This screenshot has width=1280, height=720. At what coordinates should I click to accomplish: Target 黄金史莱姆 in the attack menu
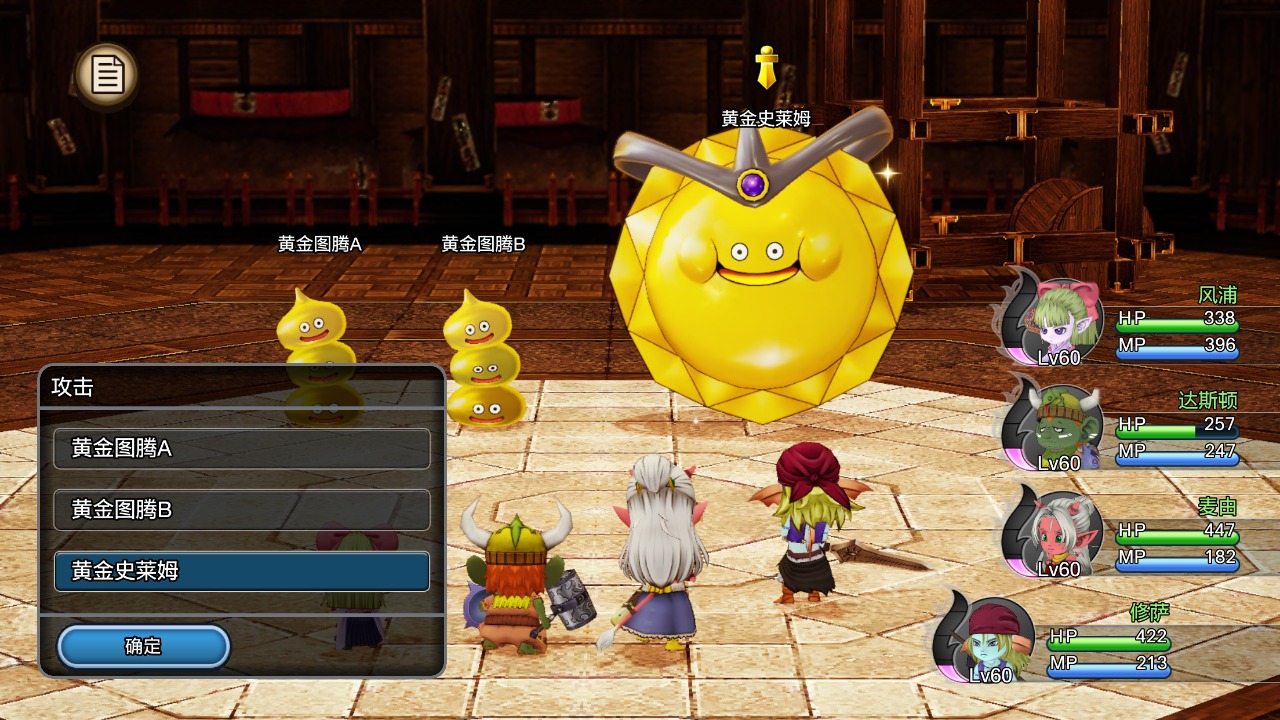point(242,571)
